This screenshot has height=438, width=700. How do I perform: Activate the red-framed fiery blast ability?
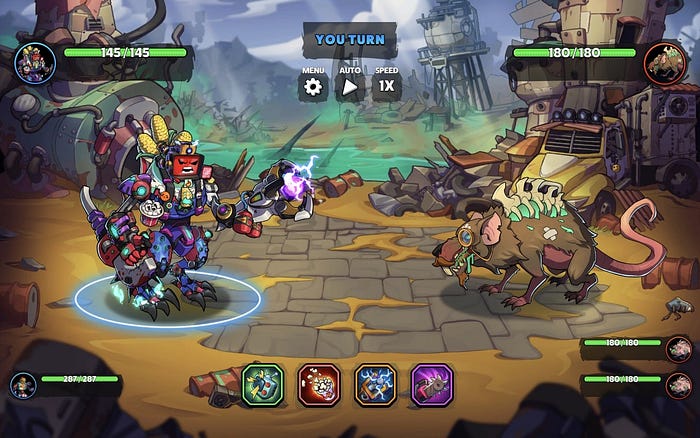click(x=319, y=384)
